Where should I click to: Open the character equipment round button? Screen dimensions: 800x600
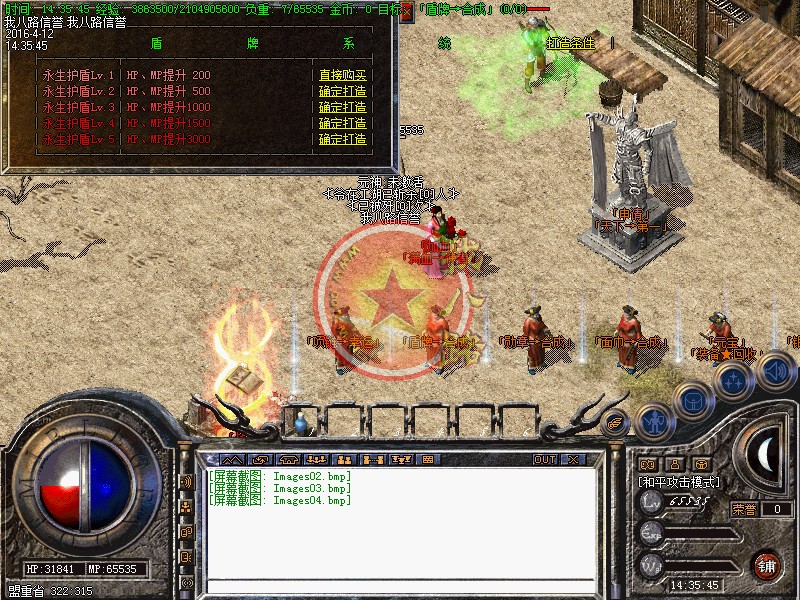coord(653,422)
